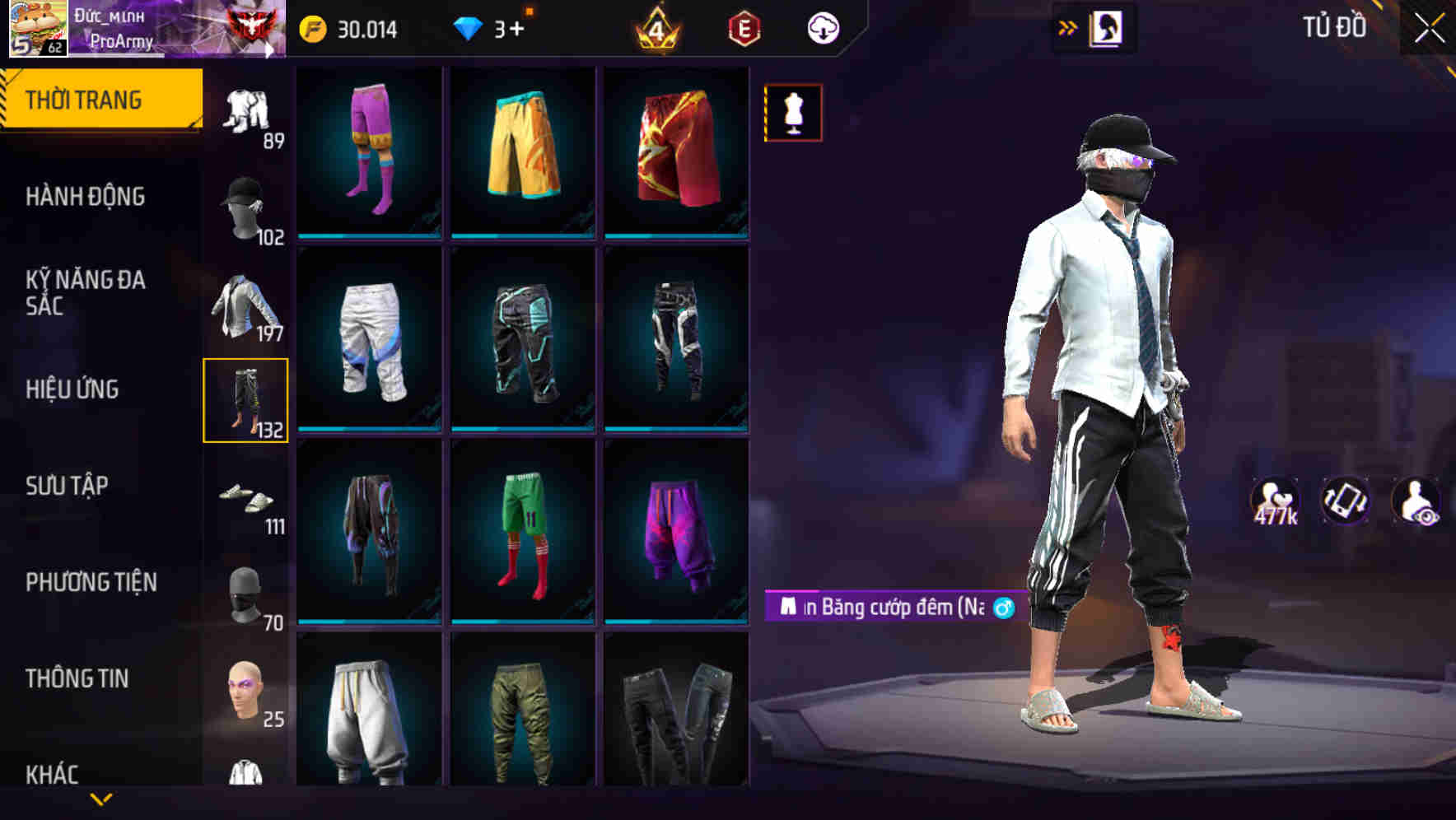Select the HIỆU ỨNG sidebar entry

coord(72,389)
